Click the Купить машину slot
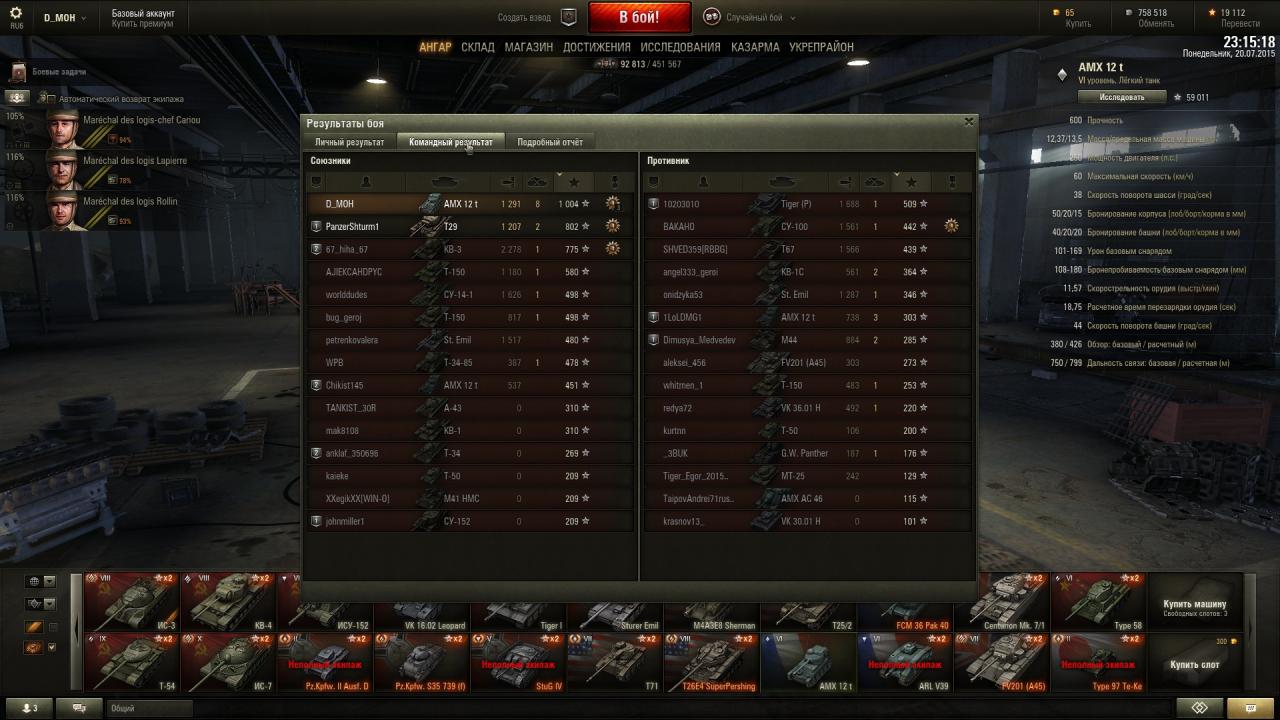The width and height of the screenshot is (1280, 720). (x=1195, y=607)
